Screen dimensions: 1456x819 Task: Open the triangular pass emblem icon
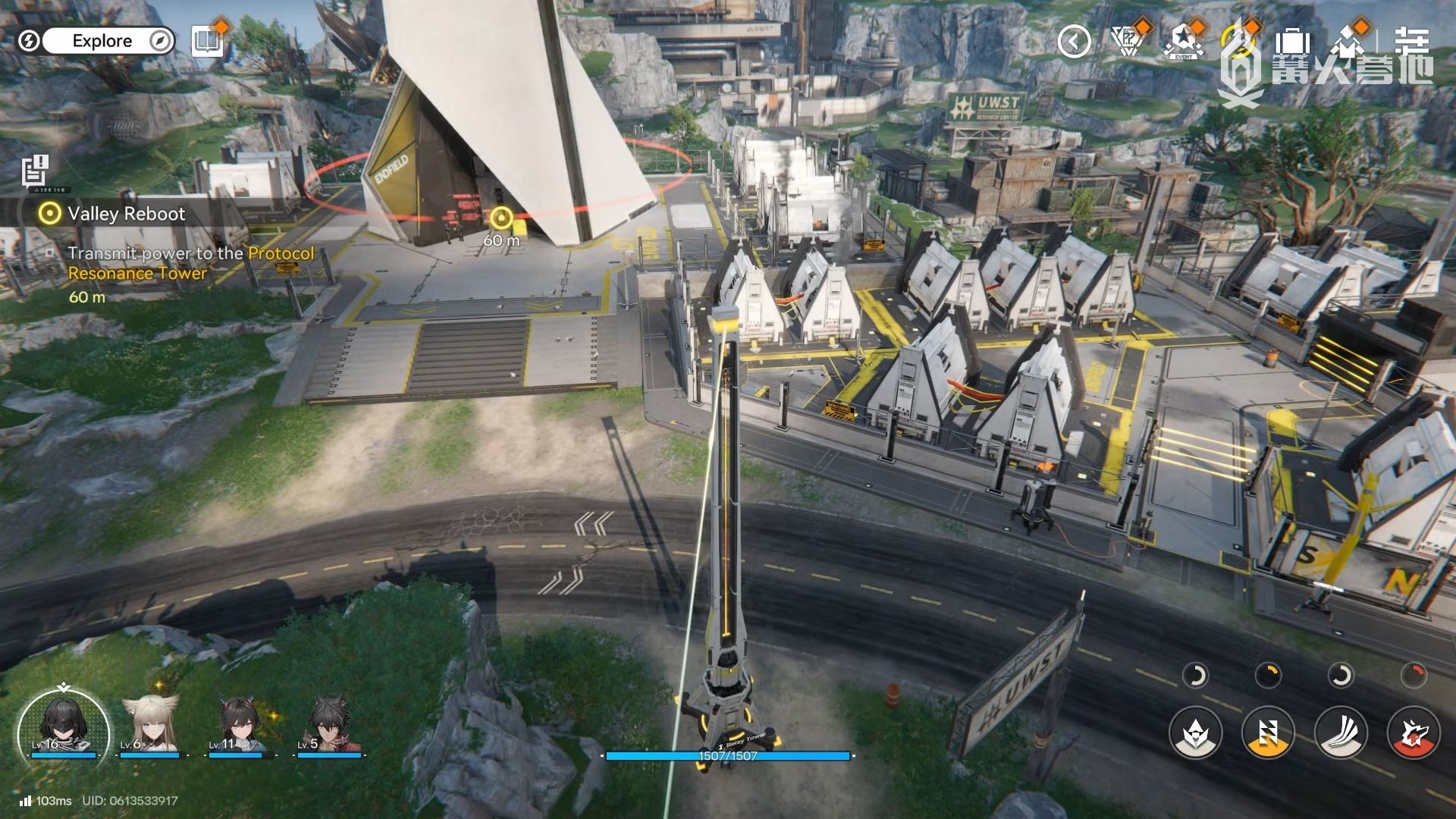[x=1128, y=40]
